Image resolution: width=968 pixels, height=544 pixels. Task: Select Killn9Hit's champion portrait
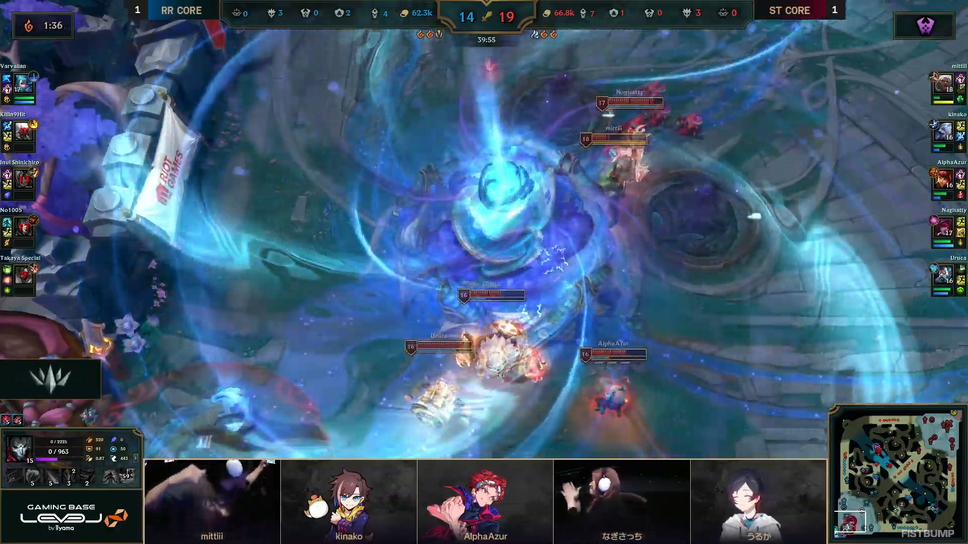tap(22, 133)
